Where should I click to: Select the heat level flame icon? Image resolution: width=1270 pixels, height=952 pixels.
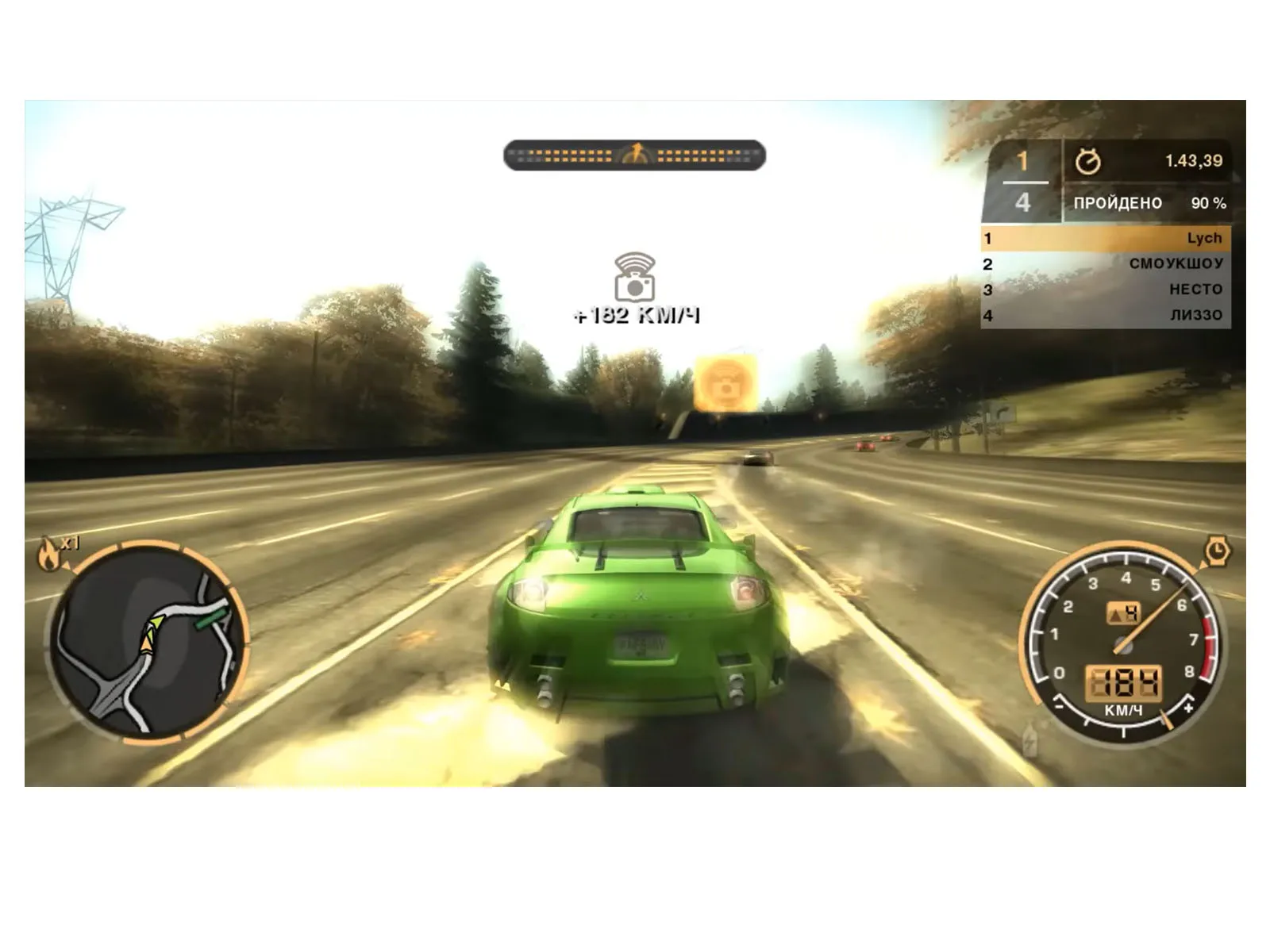(x=48, y=553)
